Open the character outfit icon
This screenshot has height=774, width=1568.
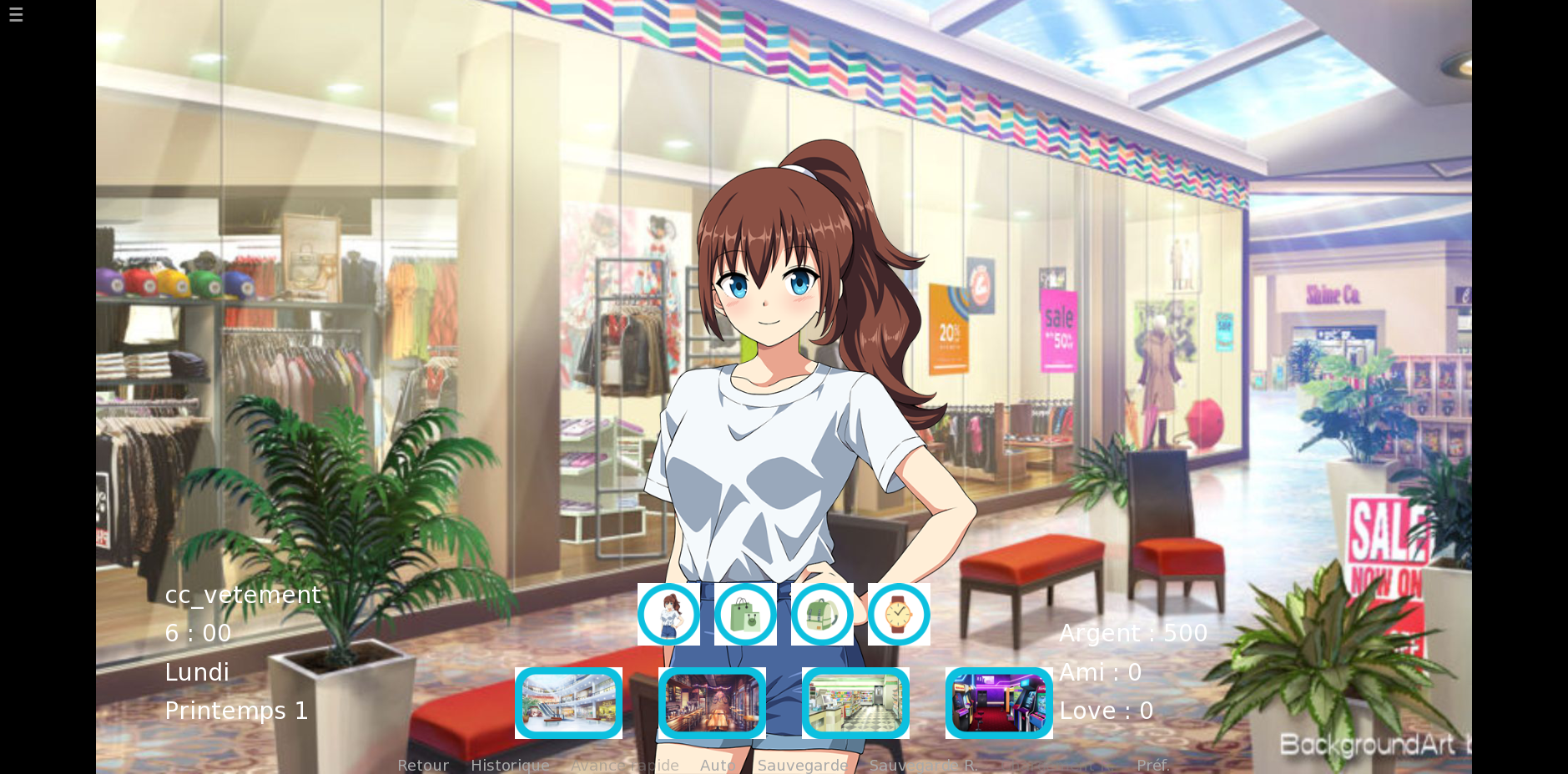coord(668,615)
